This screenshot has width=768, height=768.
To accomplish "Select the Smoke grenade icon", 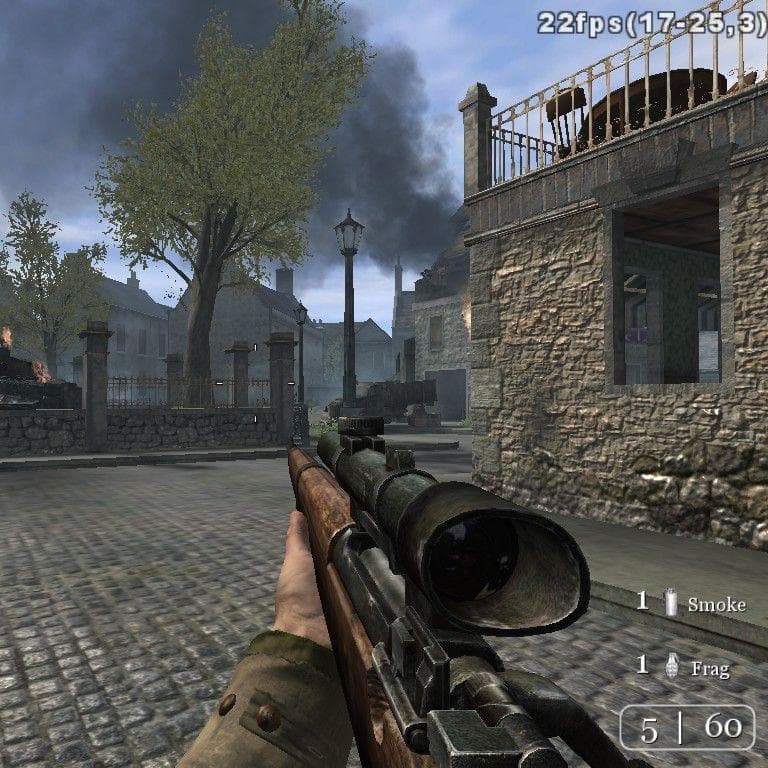I will click(671, 602).
